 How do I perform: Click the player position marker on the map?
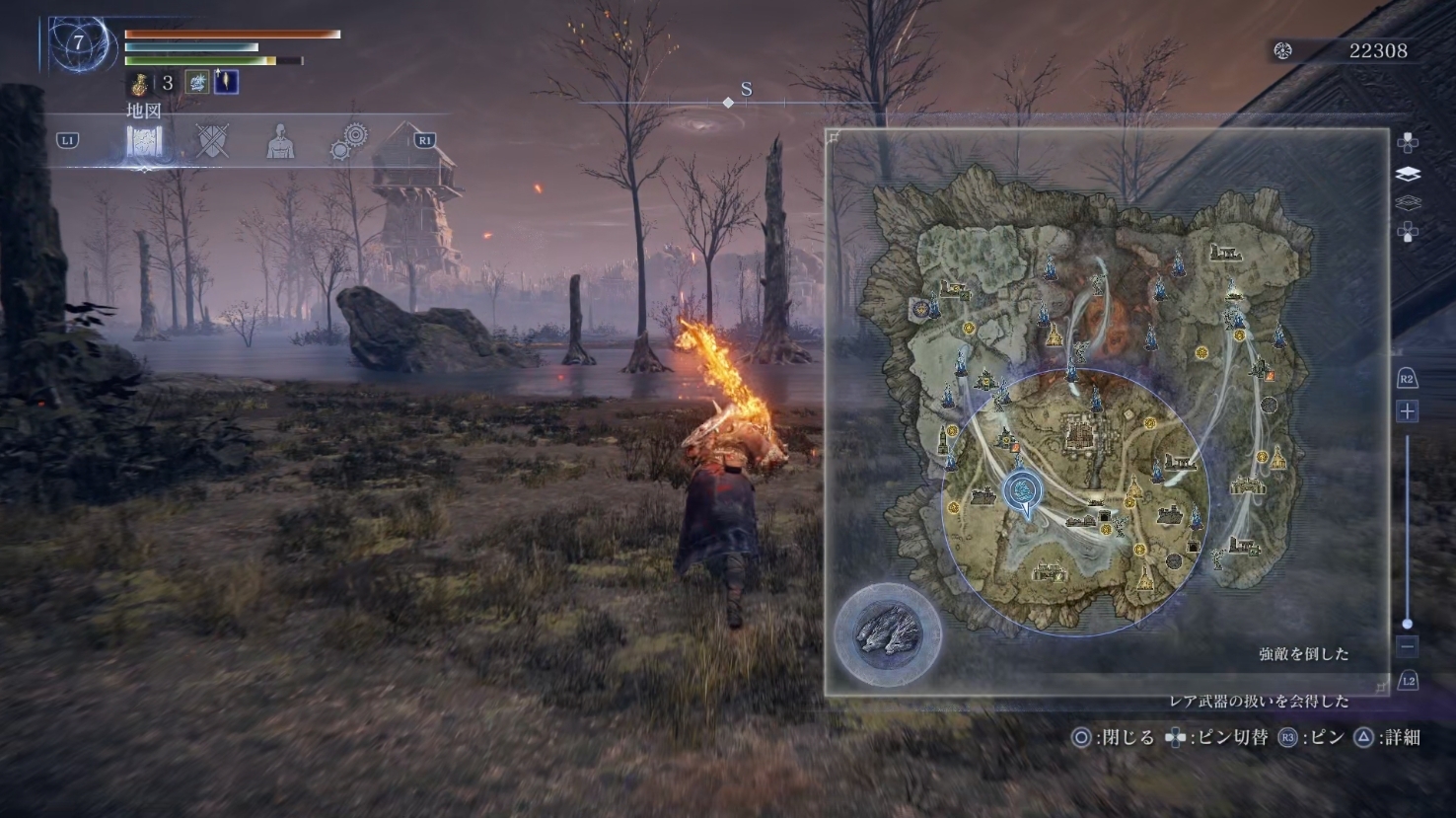click(x=1023, y=491)
